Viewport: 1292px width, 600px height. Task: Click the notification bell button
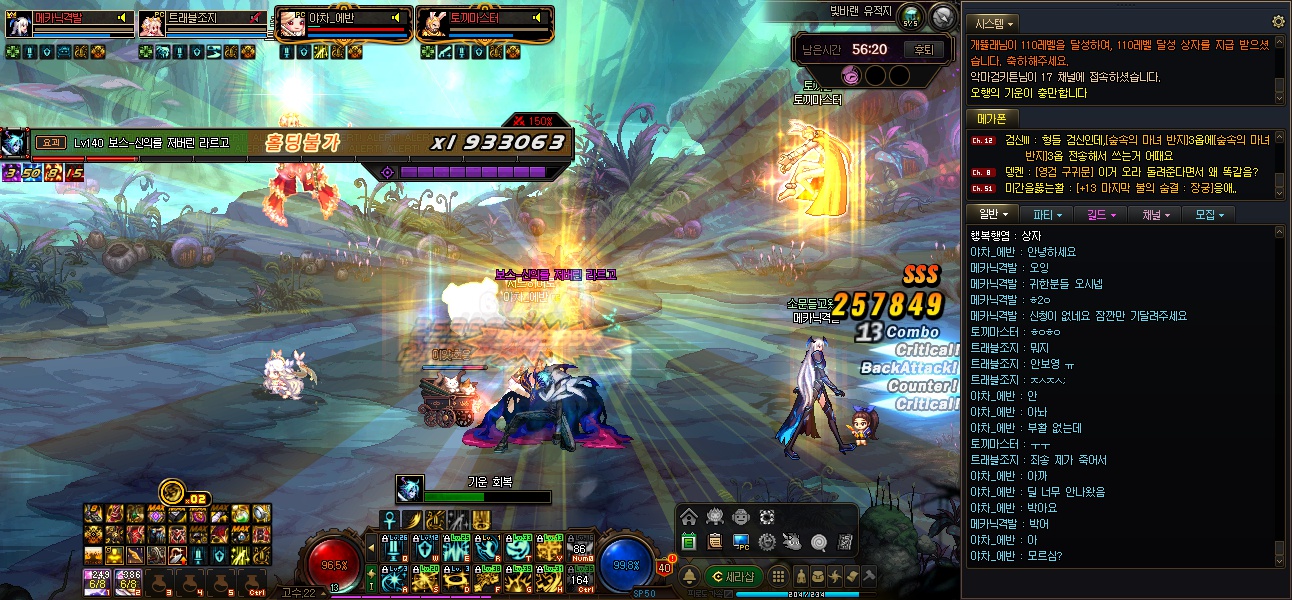689,576
